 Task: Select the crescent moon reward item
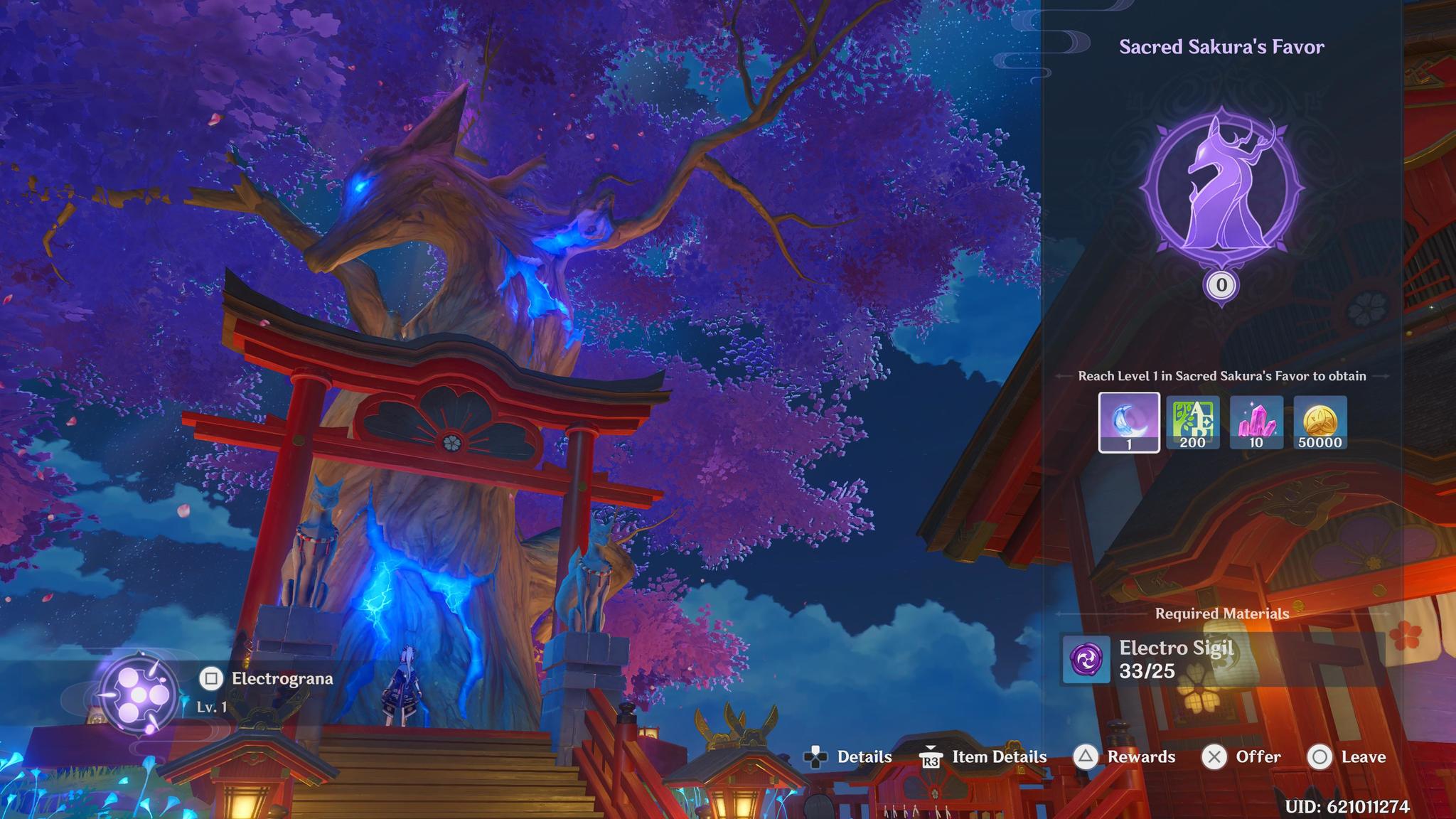pyautogui.click(x=1129, y=422)
